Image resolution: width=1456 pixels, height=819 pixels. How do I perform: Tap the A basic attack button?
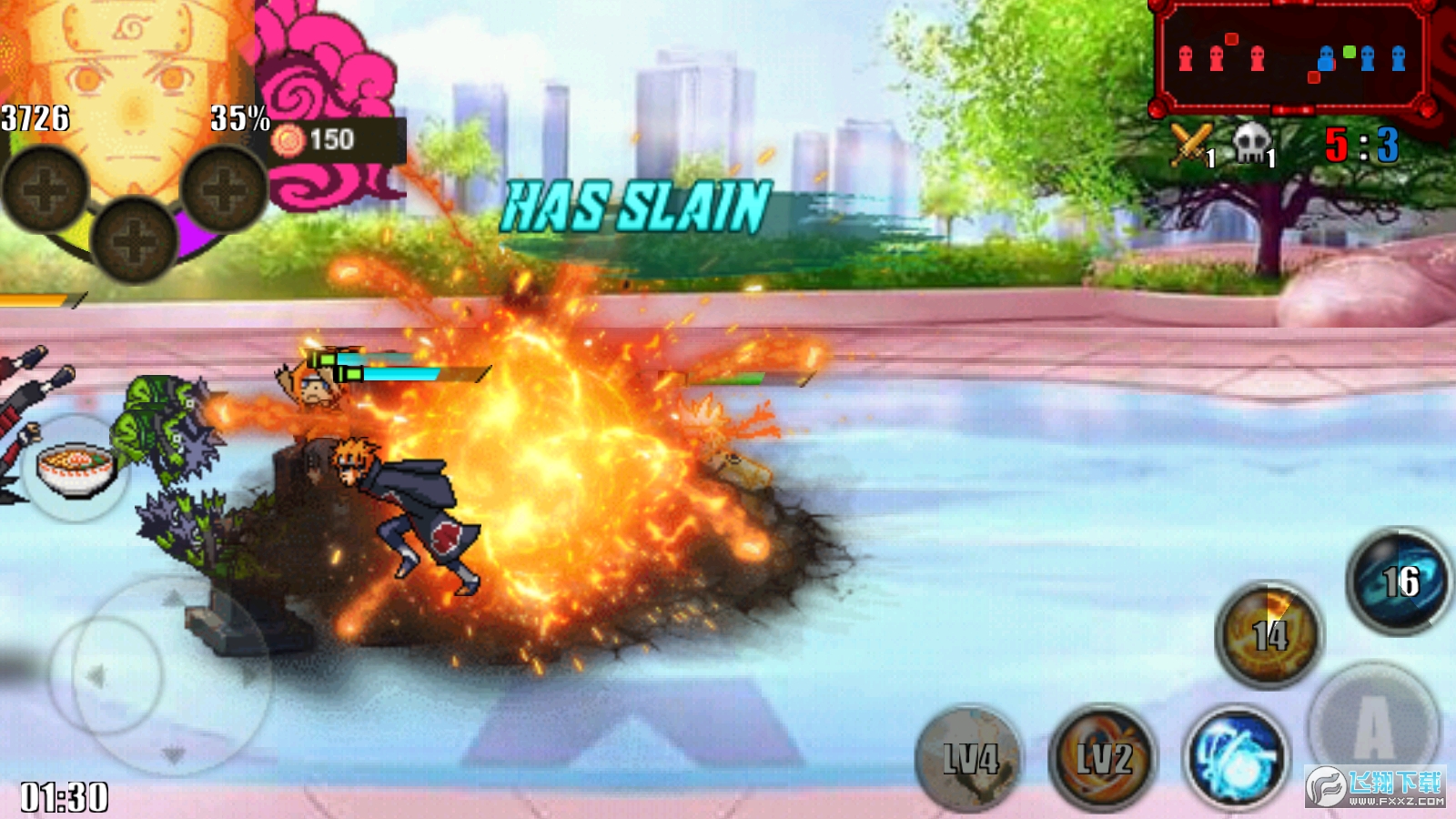[1373, 725]
